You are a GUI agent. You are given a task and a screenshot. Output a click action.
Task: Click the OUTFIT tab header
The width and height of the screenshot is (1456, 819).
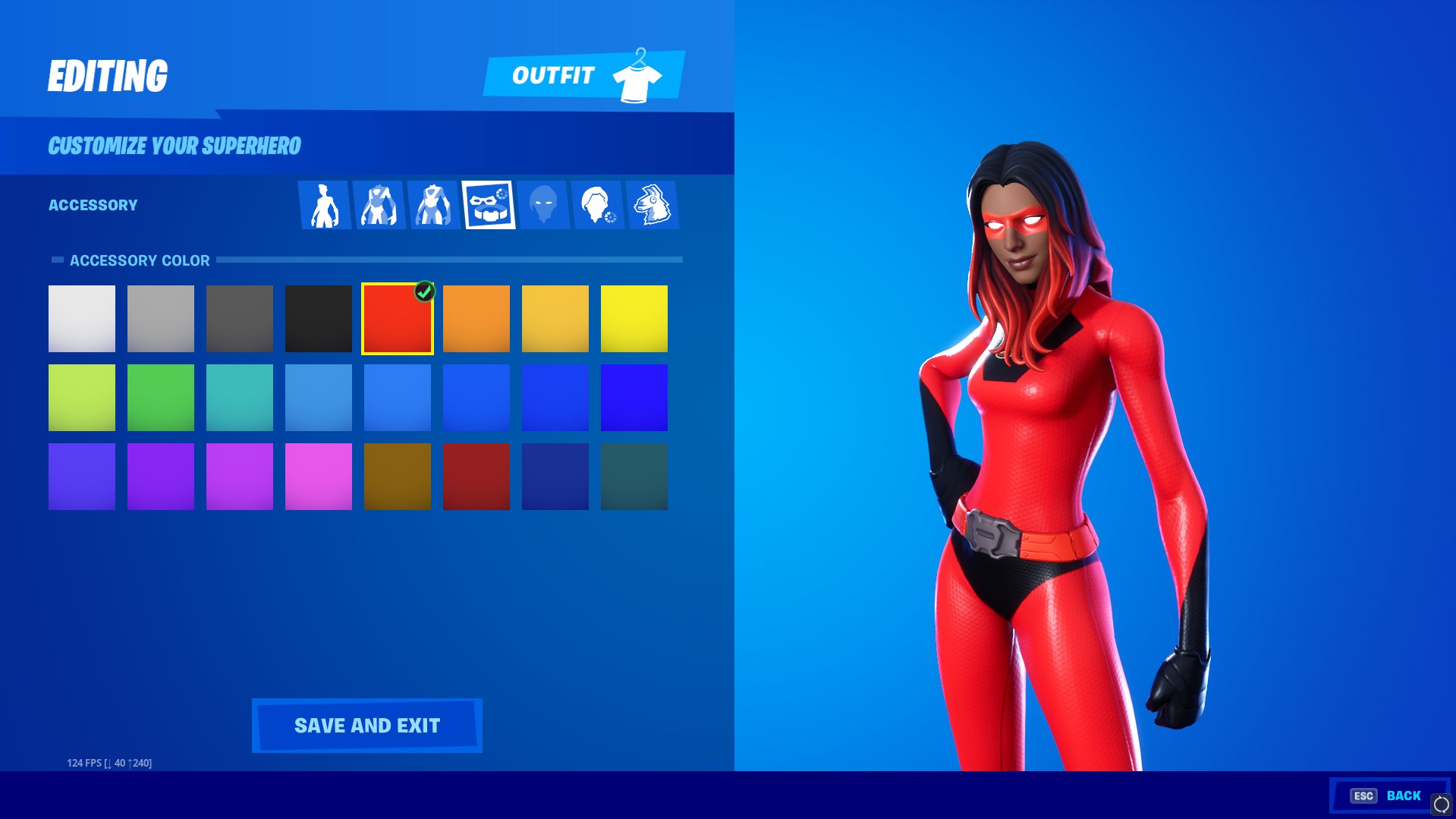[x=554, y=75]
